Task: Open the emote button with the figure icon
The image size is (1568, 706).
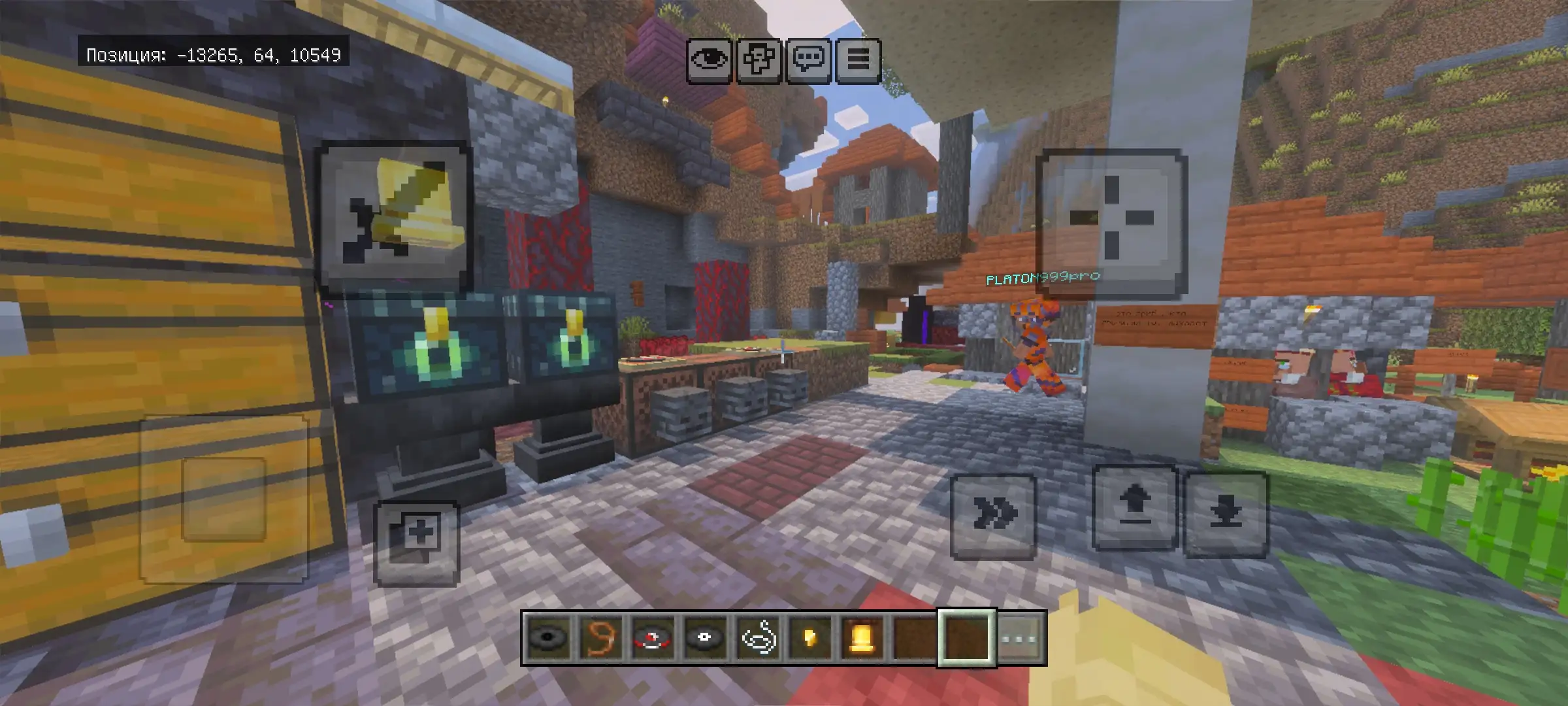Action: (759, 60)
